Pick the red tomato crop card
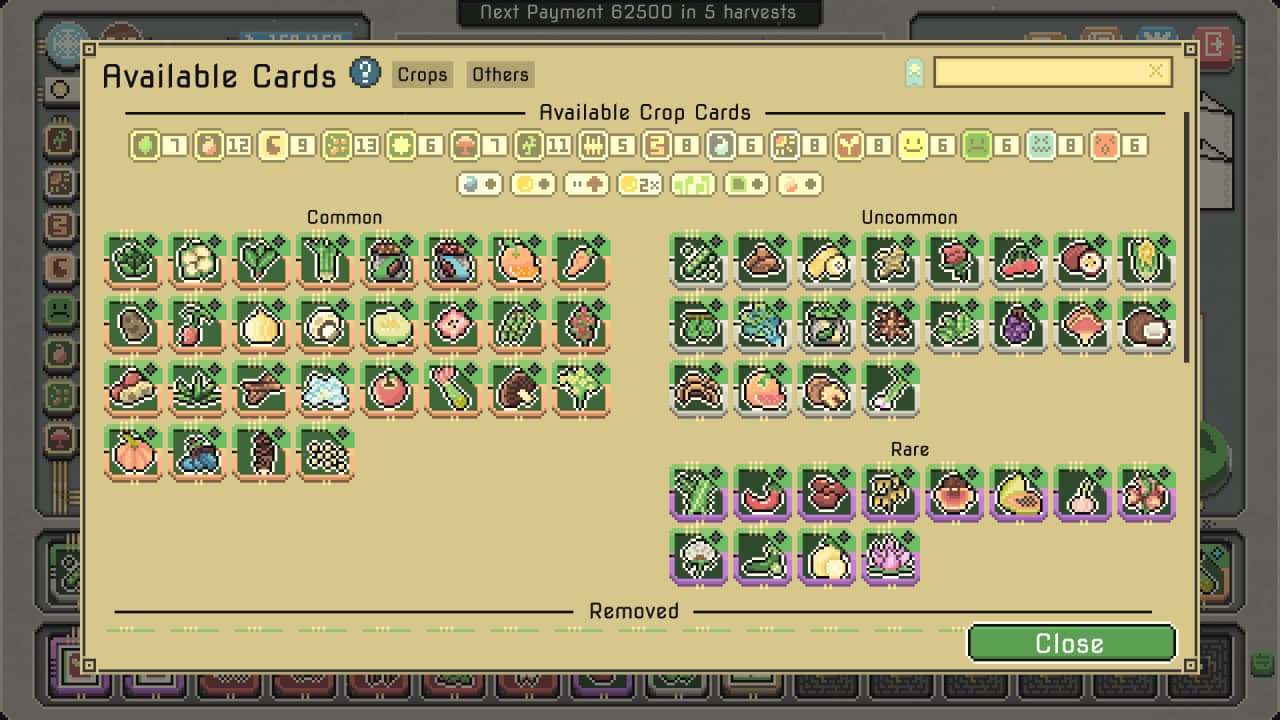The height and width of the screenshot is (720, 1280). [389, 390]
